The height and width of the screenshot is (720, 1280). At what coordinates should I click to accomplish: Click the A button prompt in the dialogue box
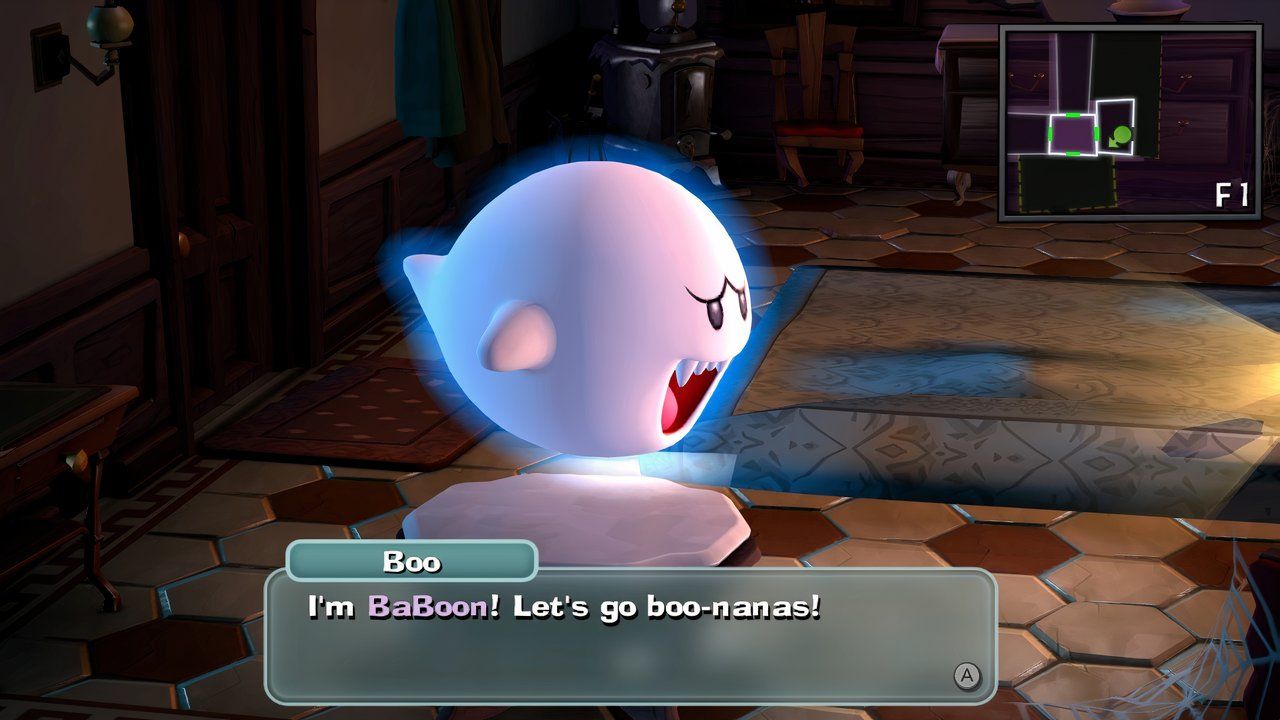tap(966, 677)
